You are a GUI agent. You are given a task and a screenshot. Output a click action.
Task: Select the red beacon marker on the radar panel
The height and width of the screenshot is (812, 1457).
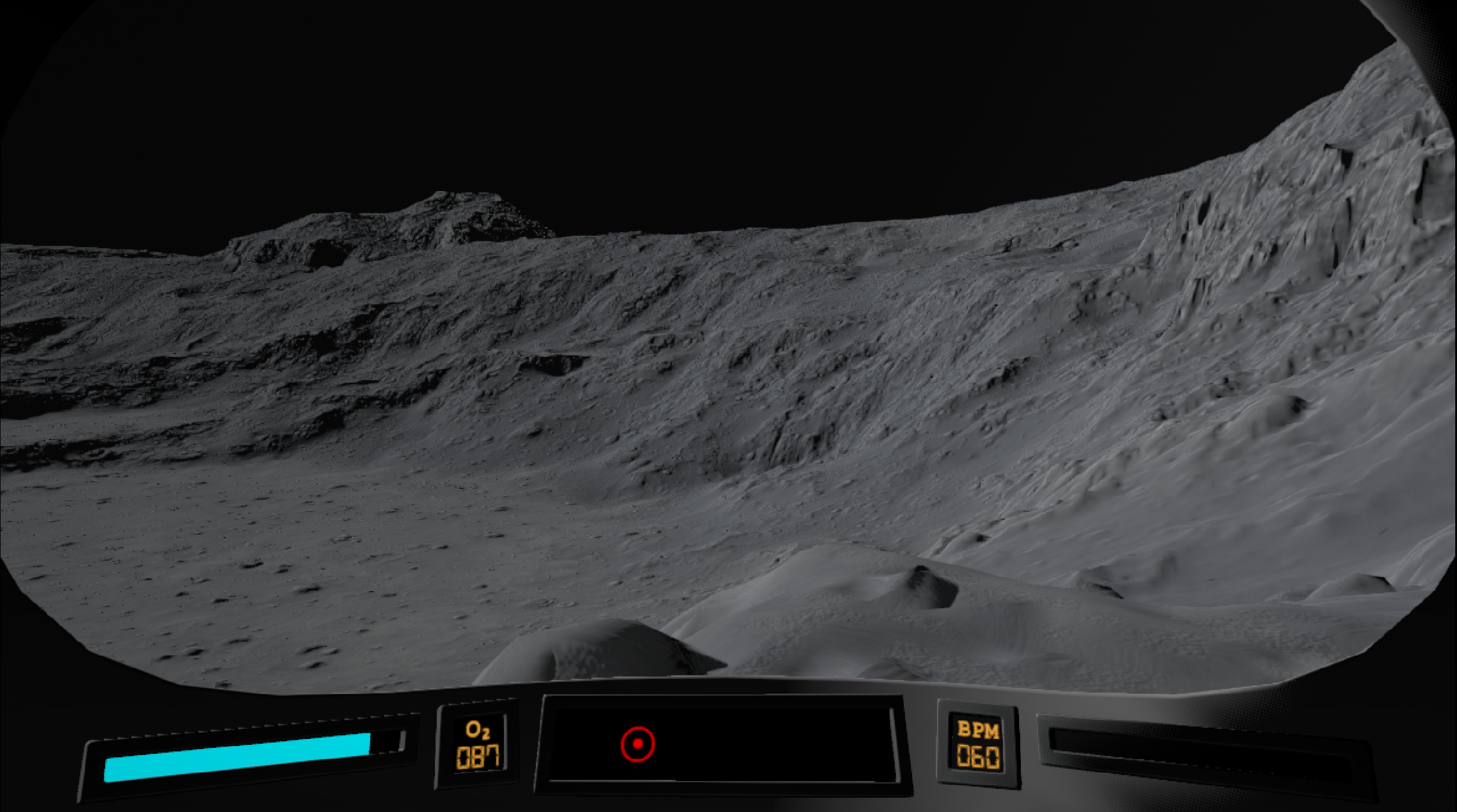[x=638, y=743]
